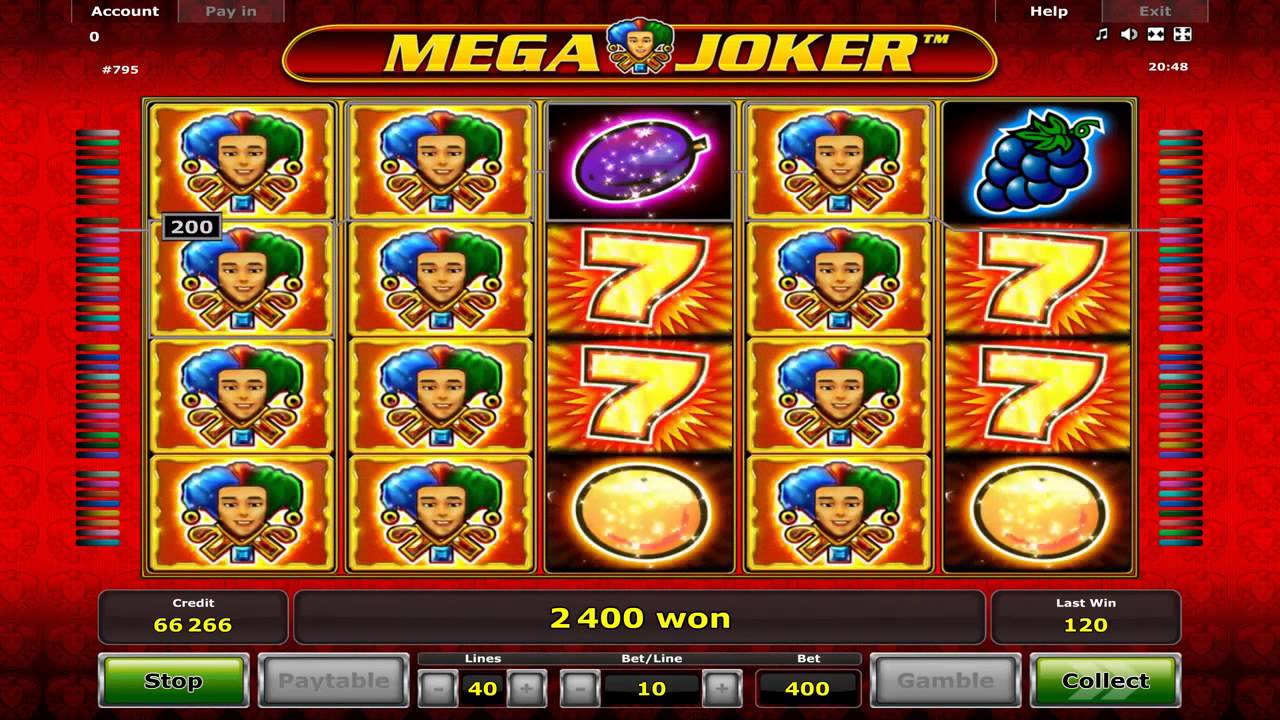Select the Pay in option
Viewport: 1280px width, 720px height.
231,11
